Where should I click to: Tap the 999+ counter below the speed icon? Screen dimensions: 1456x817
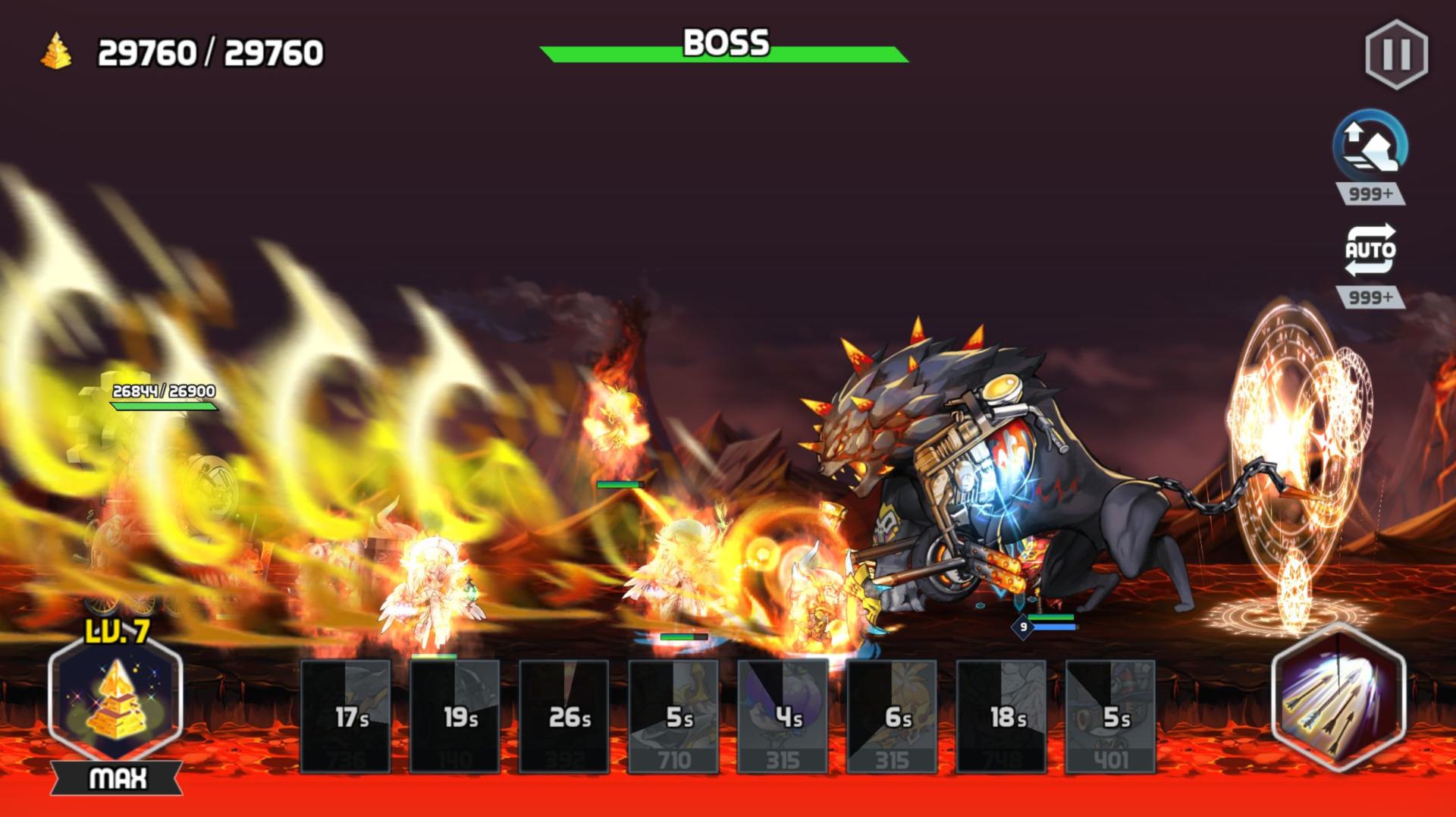point(1370,192)
